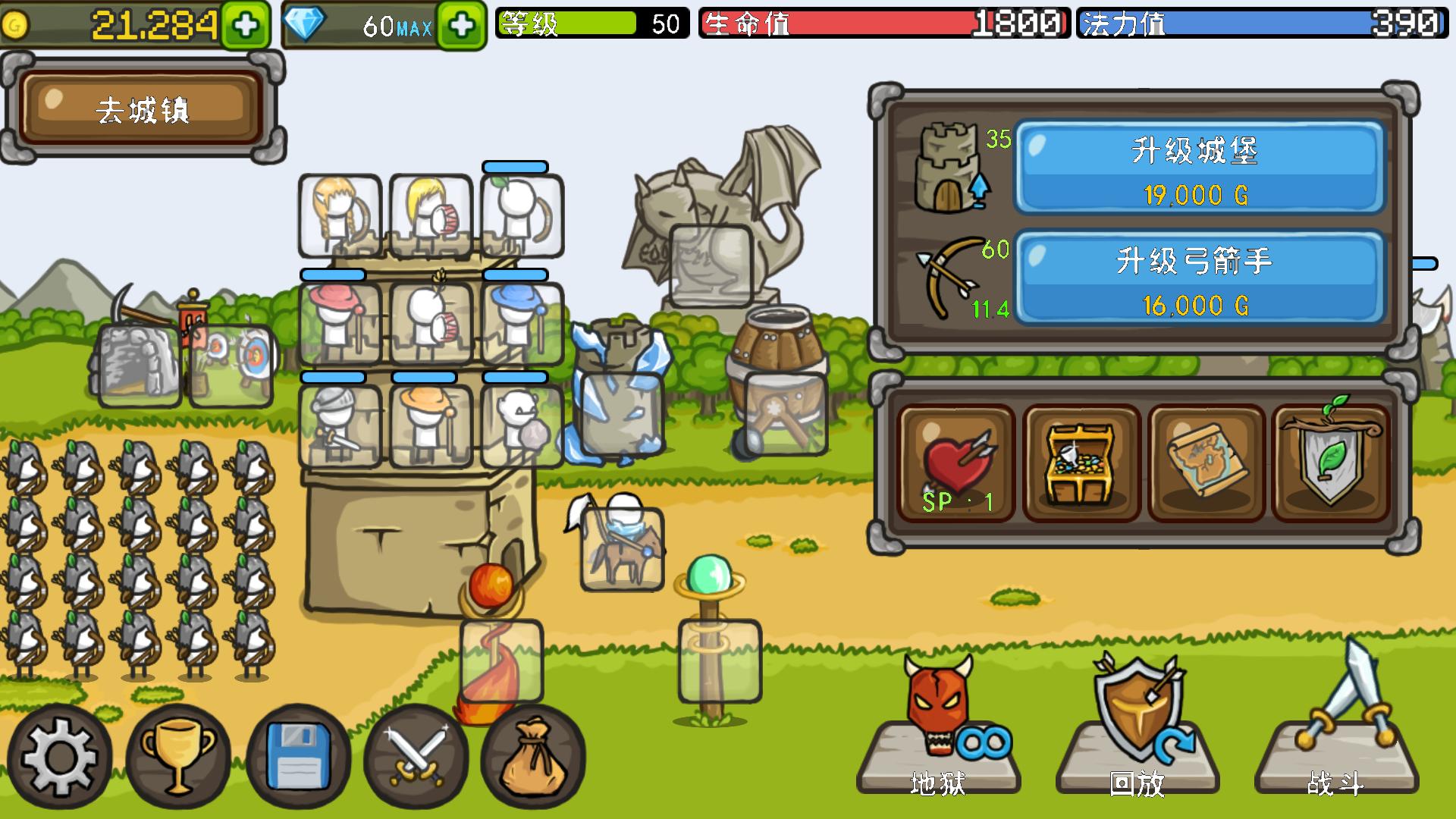Save the game with the floppy disk

[298, 757]
